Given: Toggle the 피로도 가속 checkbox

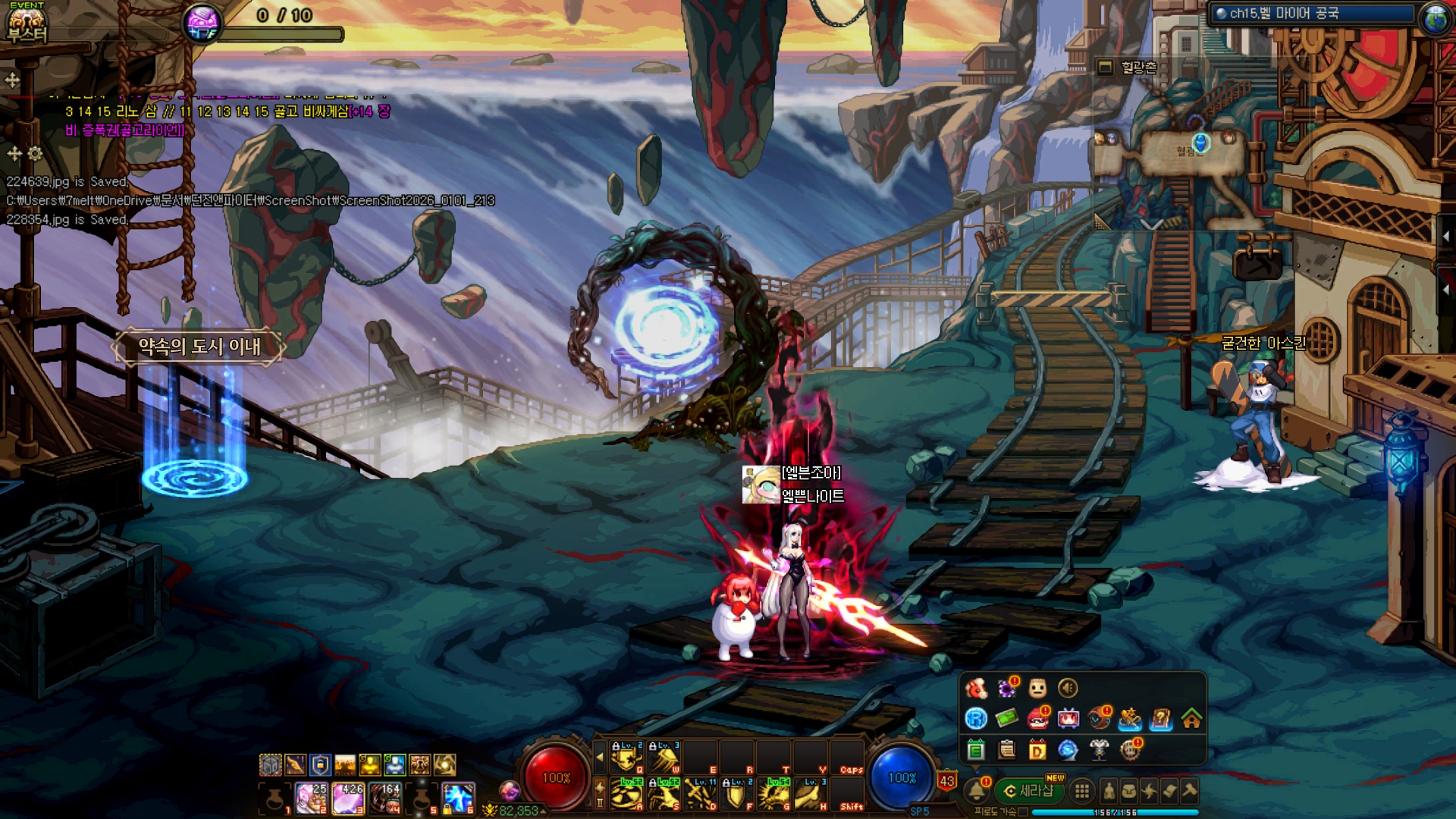Looking at the screenshot, I should 1023,812.
